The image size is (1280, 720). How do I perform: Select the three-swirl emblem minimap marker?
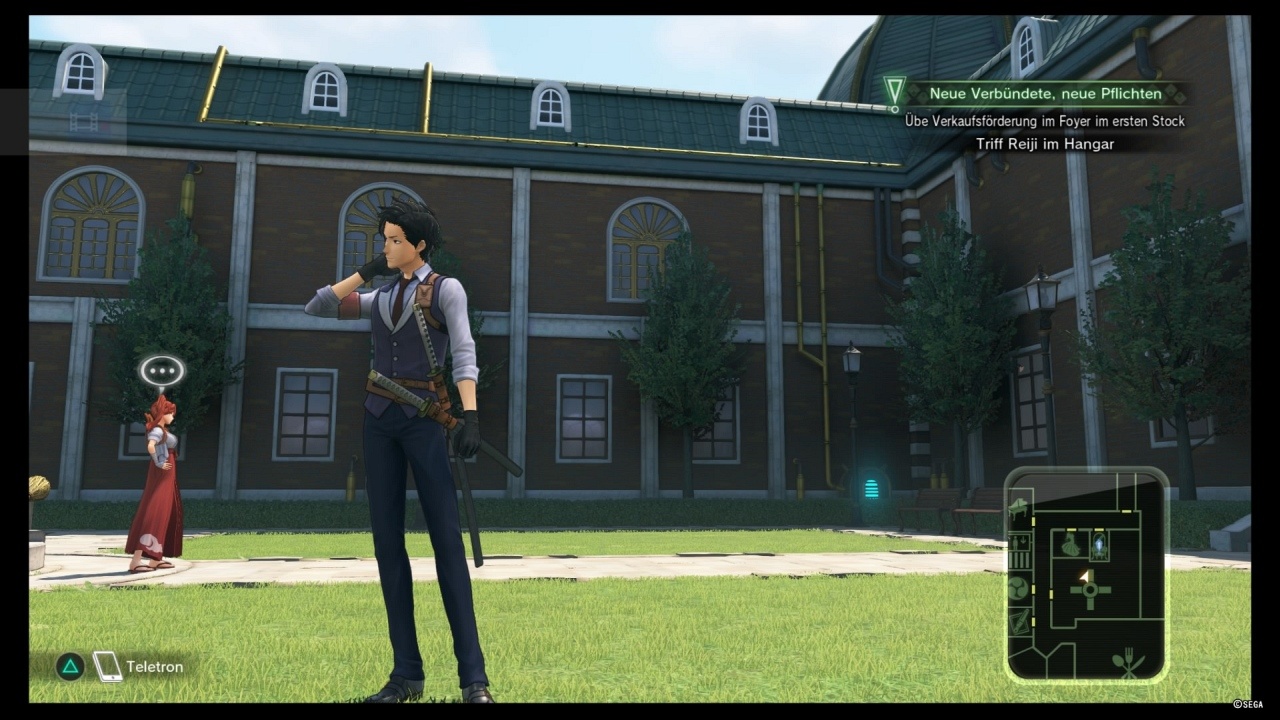tap(1019, 587)
